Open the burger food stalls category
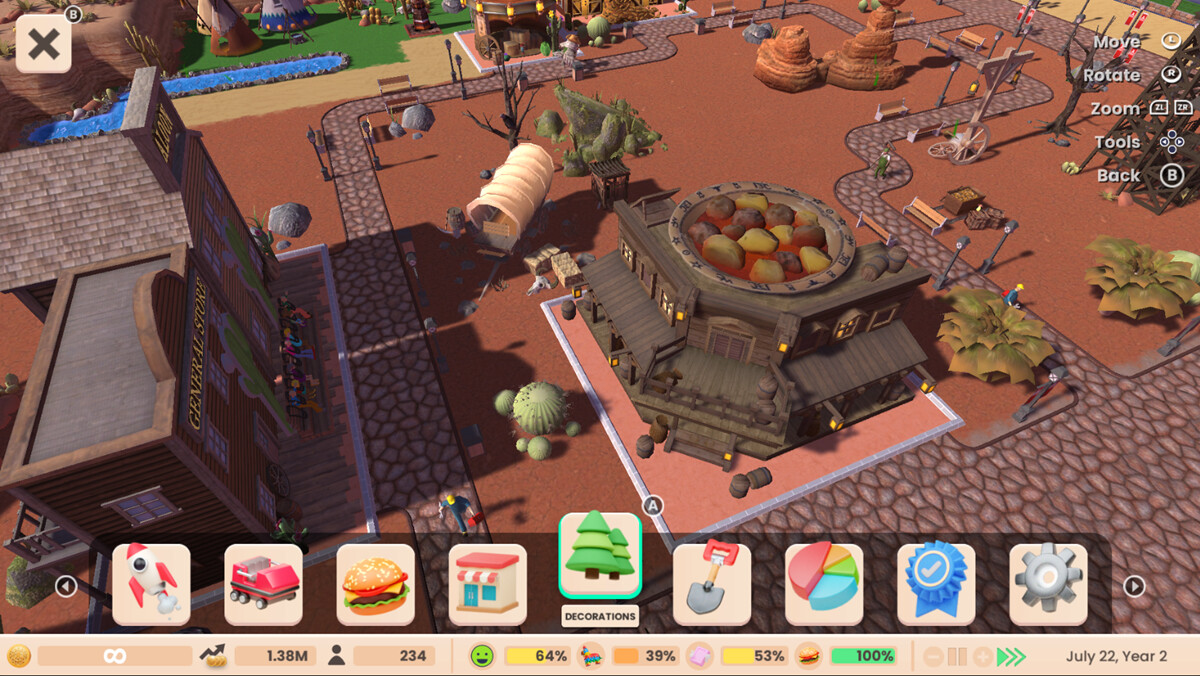 [x=375, y=585]
